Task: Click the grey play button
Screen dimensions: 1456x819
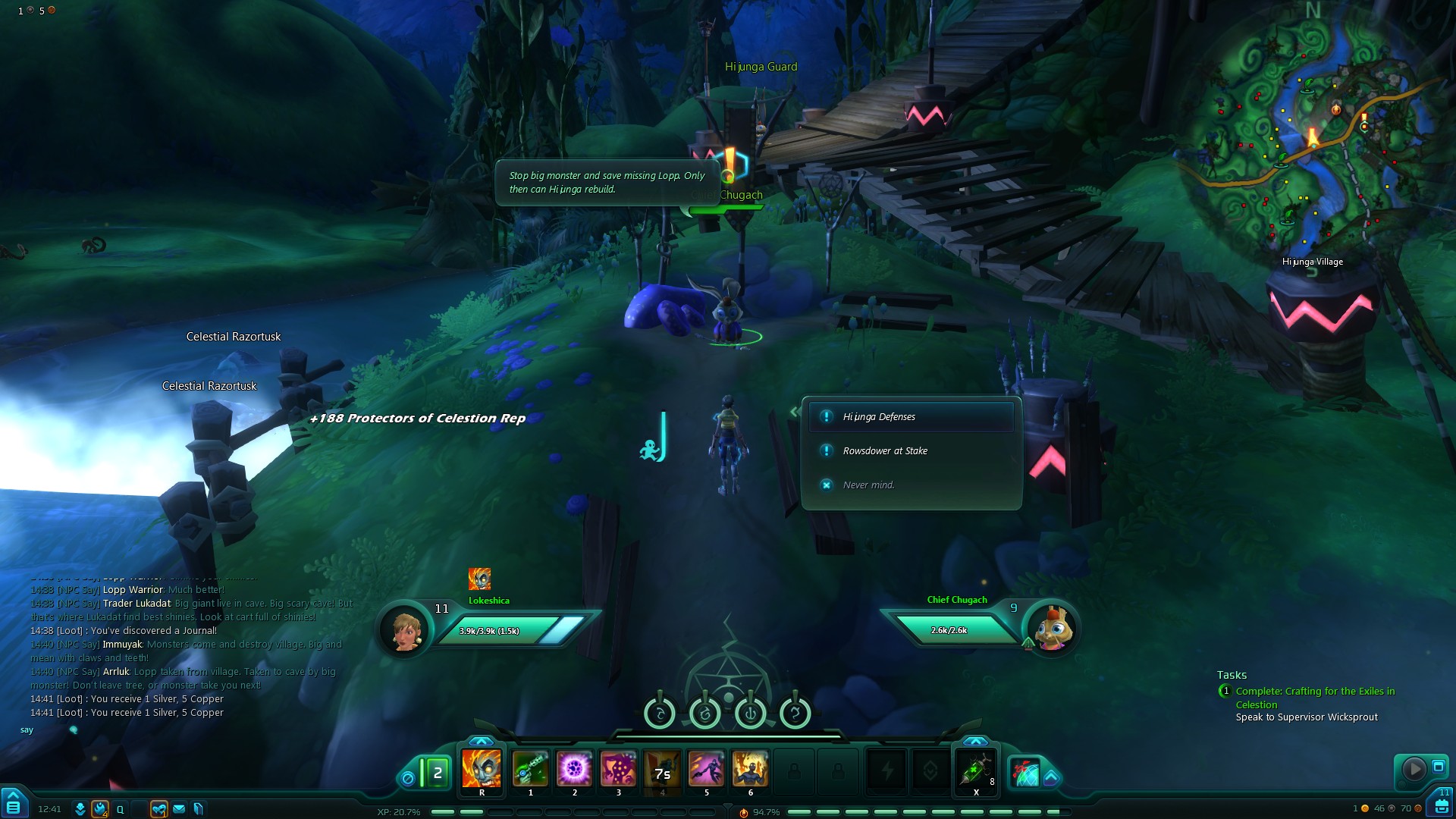Action: 1414,769
